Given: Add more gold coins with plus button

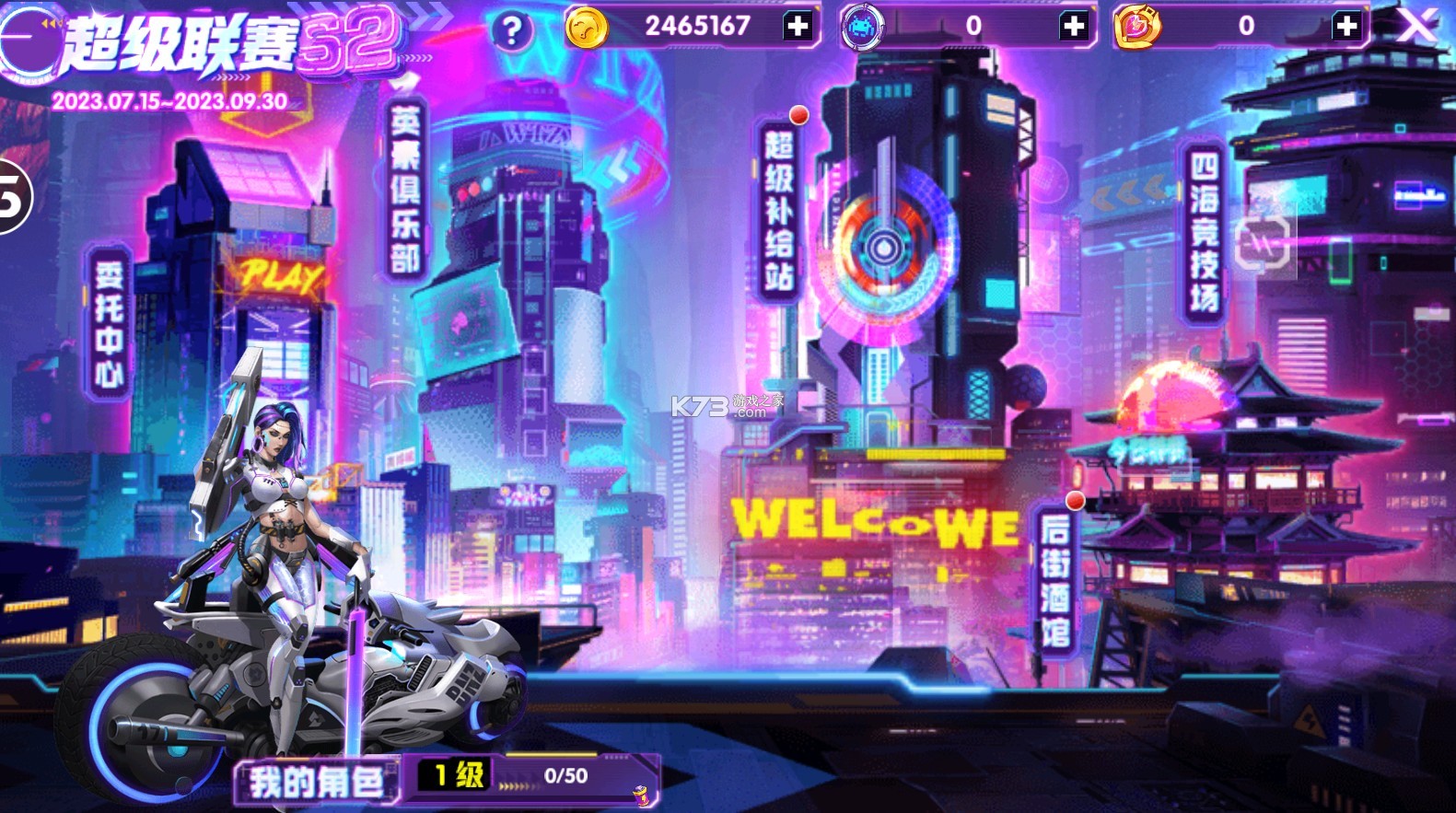Looking at the screenshot, I should [798, 26].
